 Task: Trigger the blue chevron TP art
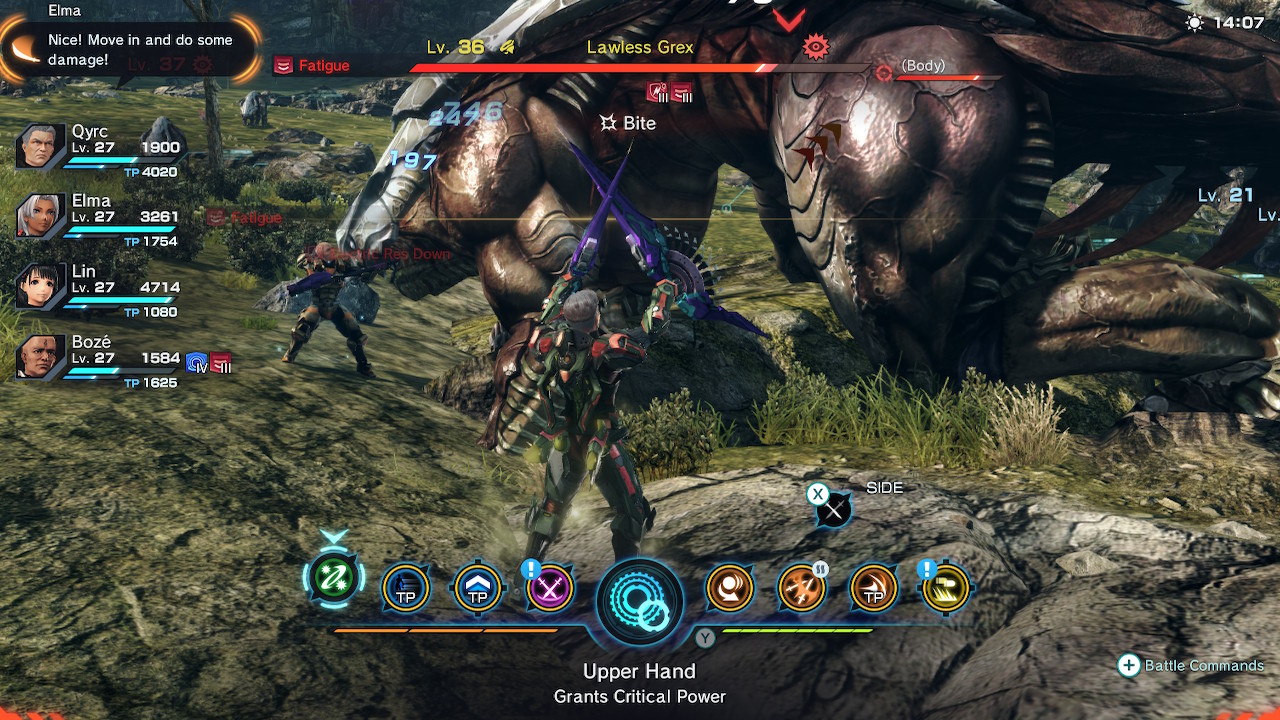click(x=478, y=589)
